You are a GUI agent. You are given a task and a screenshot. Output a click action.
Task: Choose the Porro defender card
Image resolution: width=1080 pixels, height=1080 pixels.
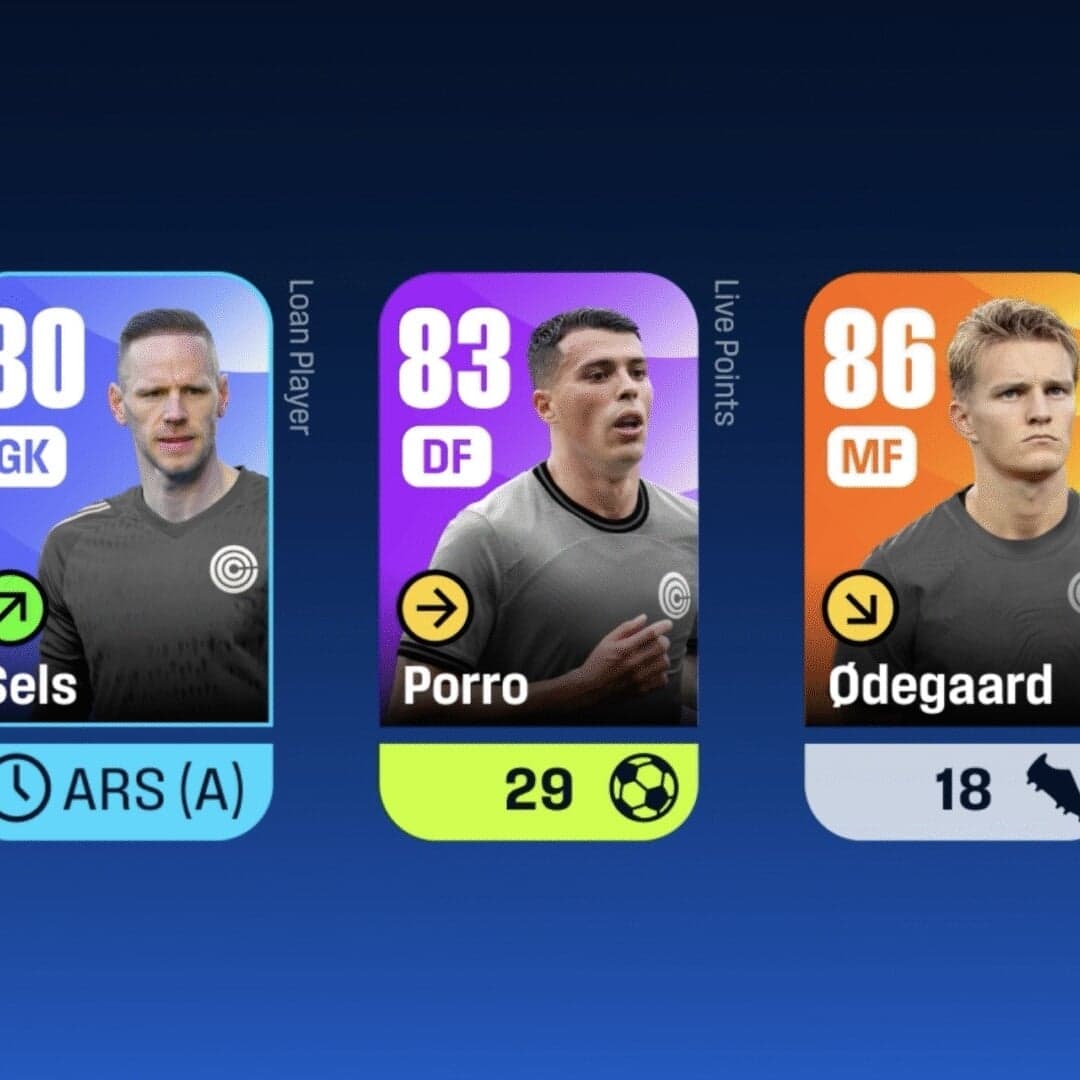pos(538,500)
